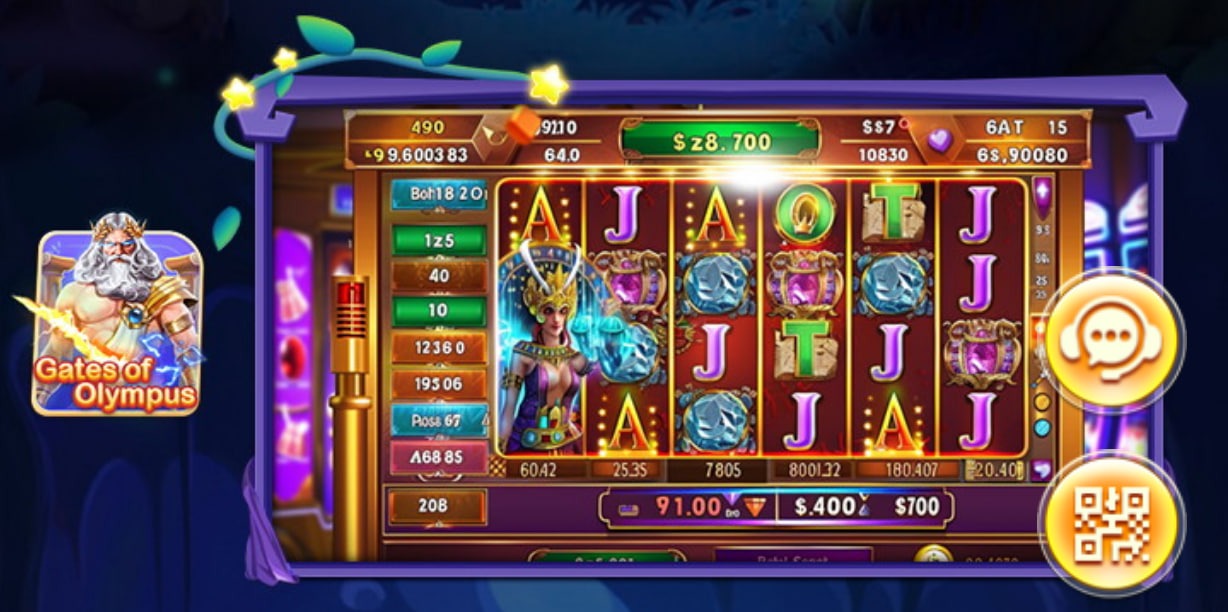Click the pink A68 85 button

pos(439,457)
